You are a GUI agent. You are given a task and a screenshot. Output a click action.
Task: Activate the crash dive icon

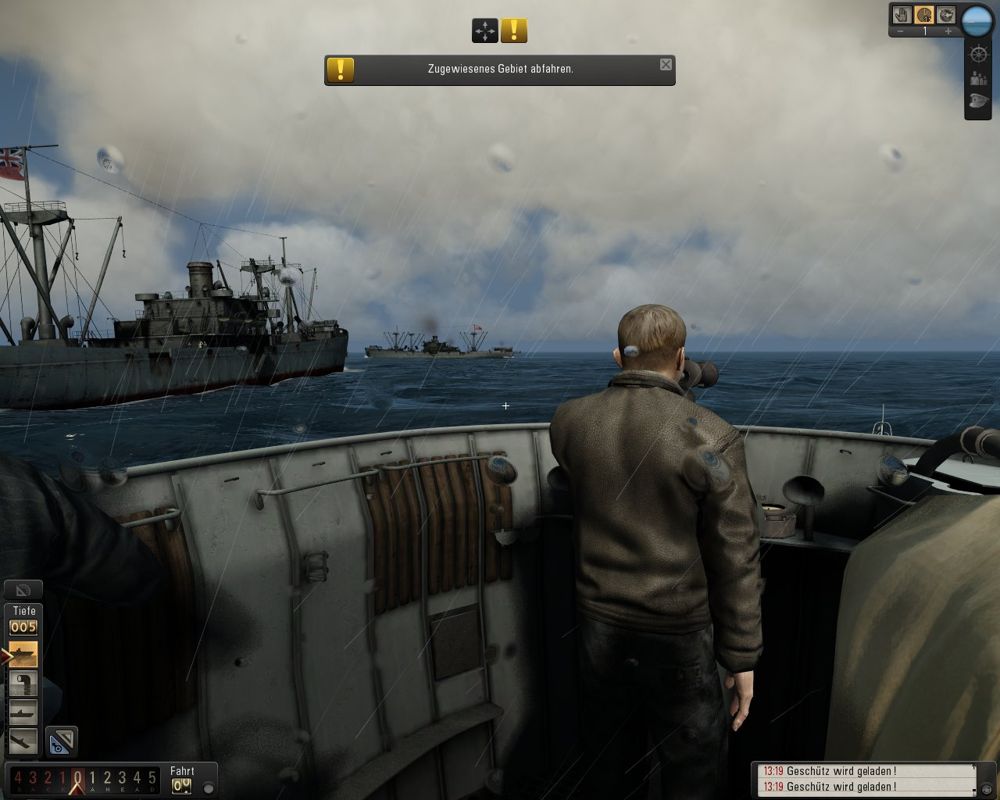pos(23,741)
